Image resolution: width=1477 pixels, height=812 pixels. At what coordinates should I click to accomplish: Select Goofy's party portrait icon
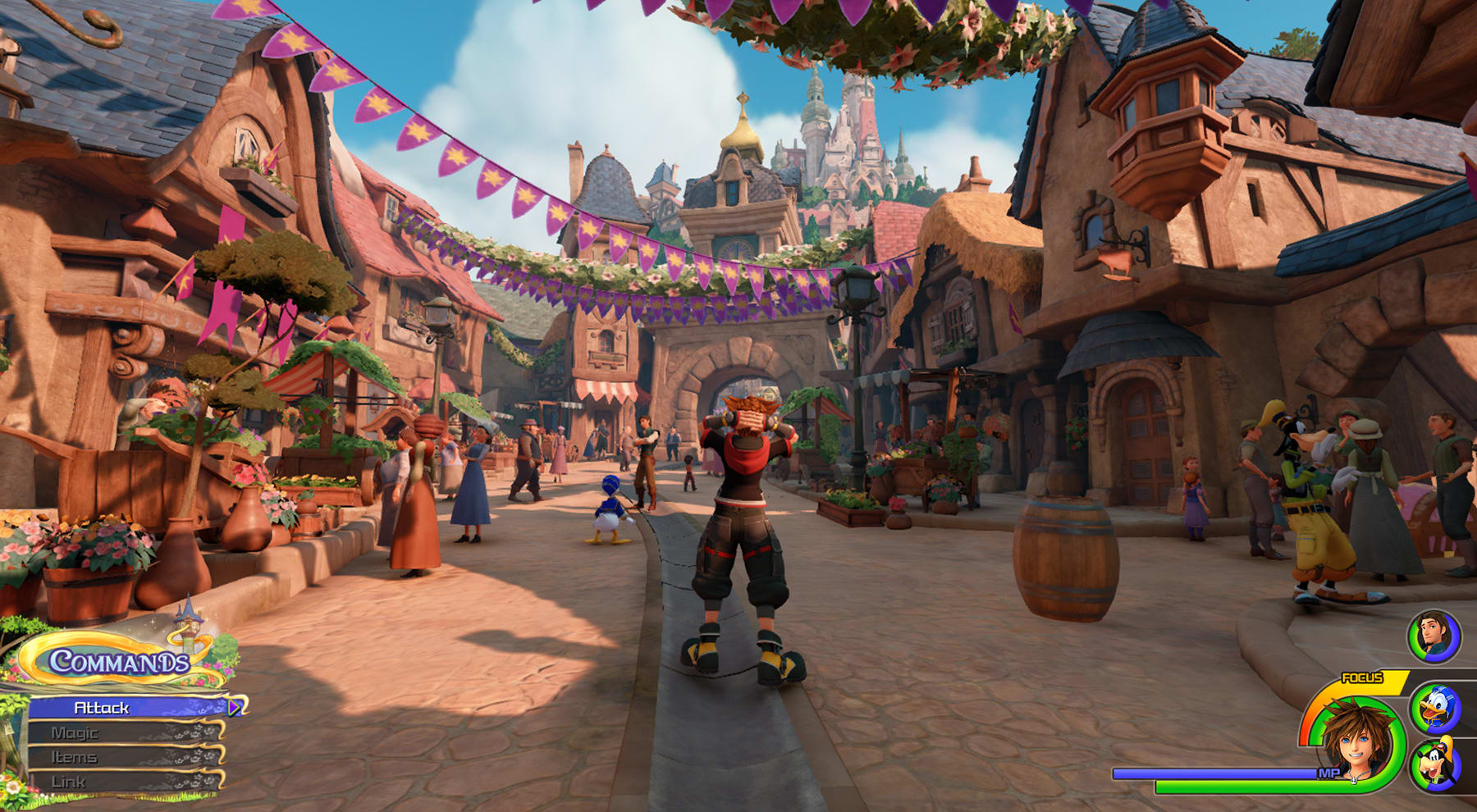click(x=1435, y=766)
